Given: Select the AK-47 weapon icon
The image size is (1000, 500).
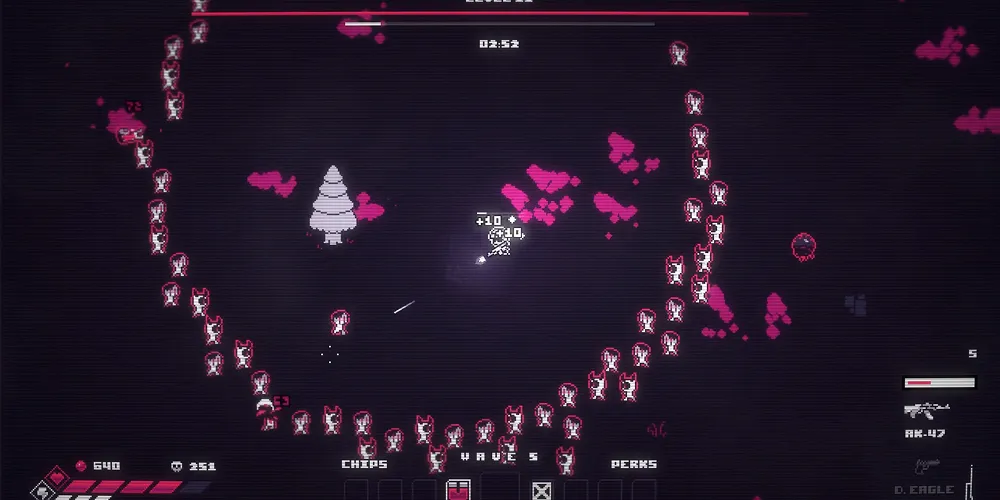Looking at the screenshot, I should (925, 410).
